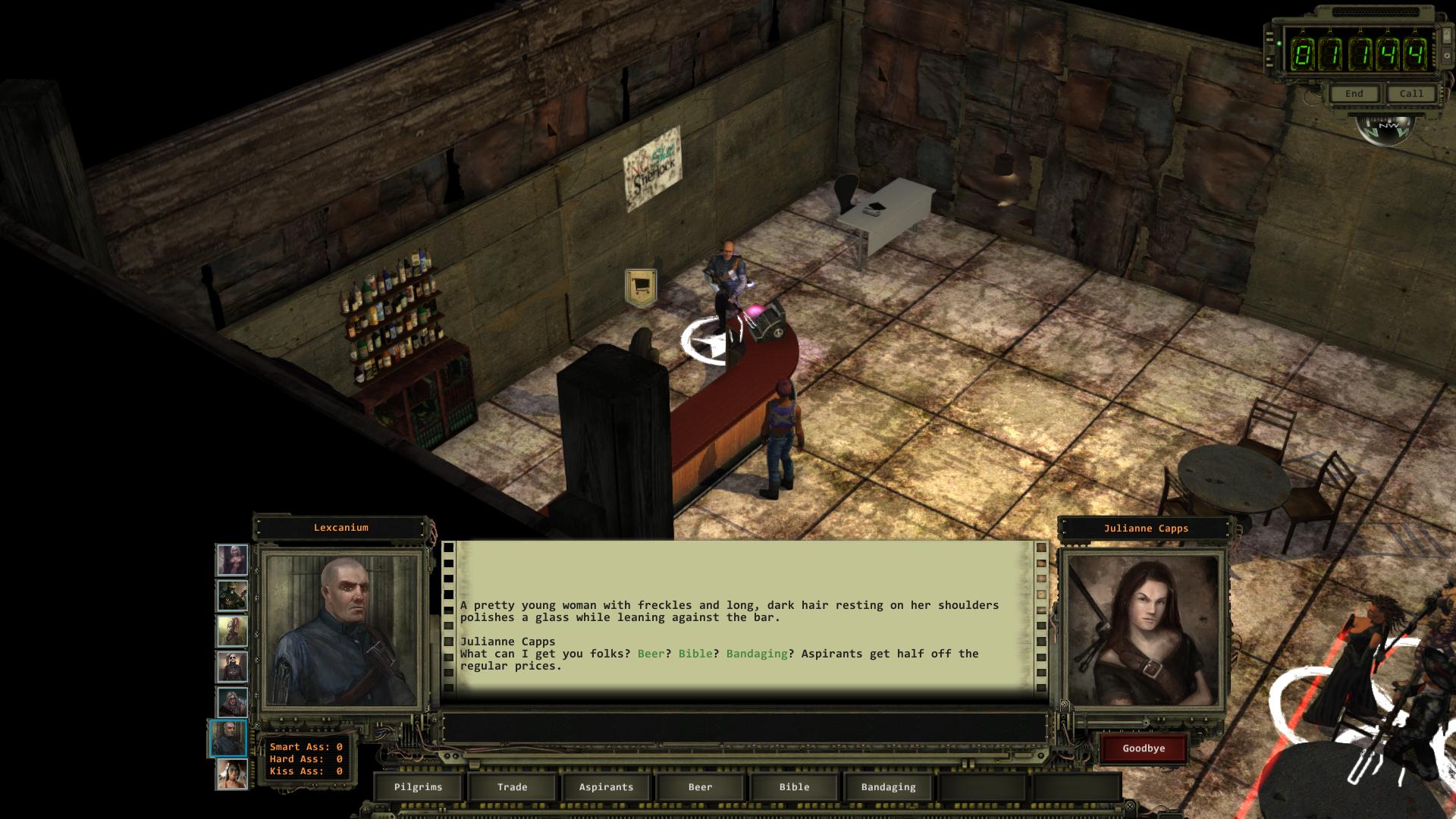Ask about Bandaging in keyword bar
Viewport: 1456px width, 819px height.
click(888, 787)
